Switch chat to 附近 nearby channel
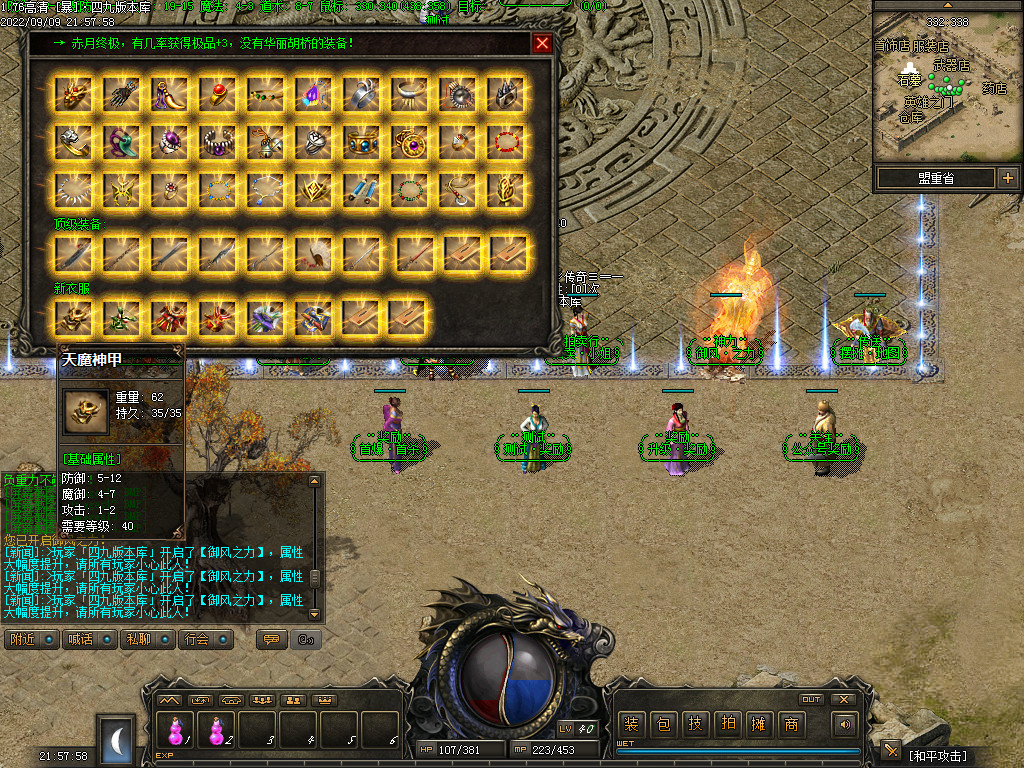This screenshot has width=1024, height=768. [x=31, y=639]
